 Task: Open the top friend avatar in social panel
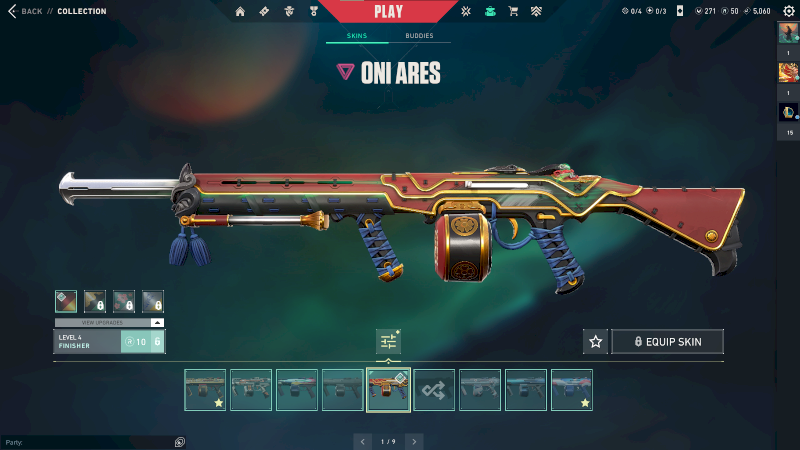(788, 33)
